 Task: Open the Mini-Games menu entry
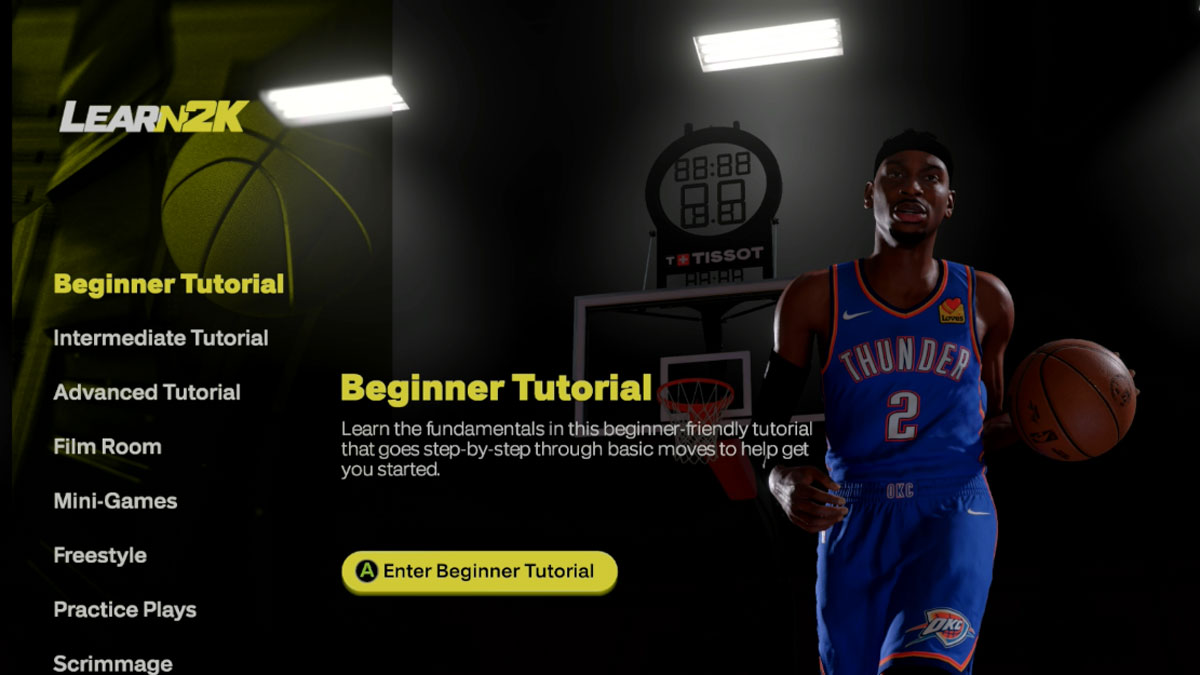[x=115, y=501]
